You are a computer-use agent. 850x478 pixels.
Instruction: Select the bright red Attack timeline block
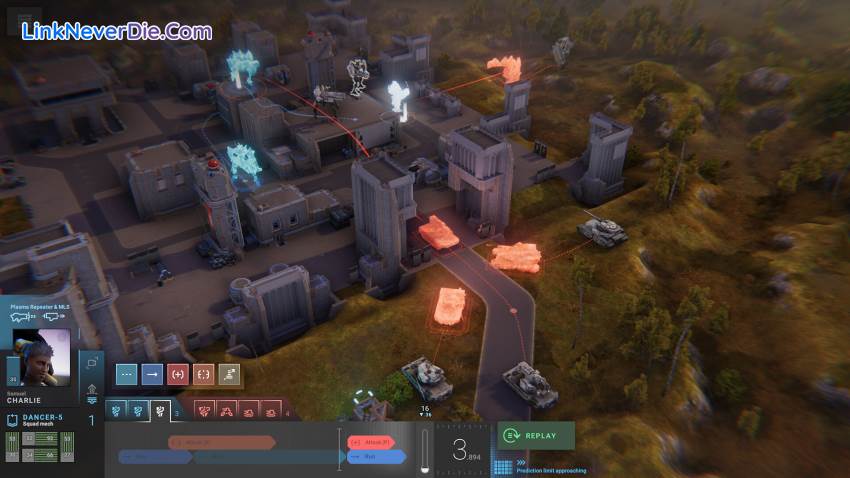(370, 441)
